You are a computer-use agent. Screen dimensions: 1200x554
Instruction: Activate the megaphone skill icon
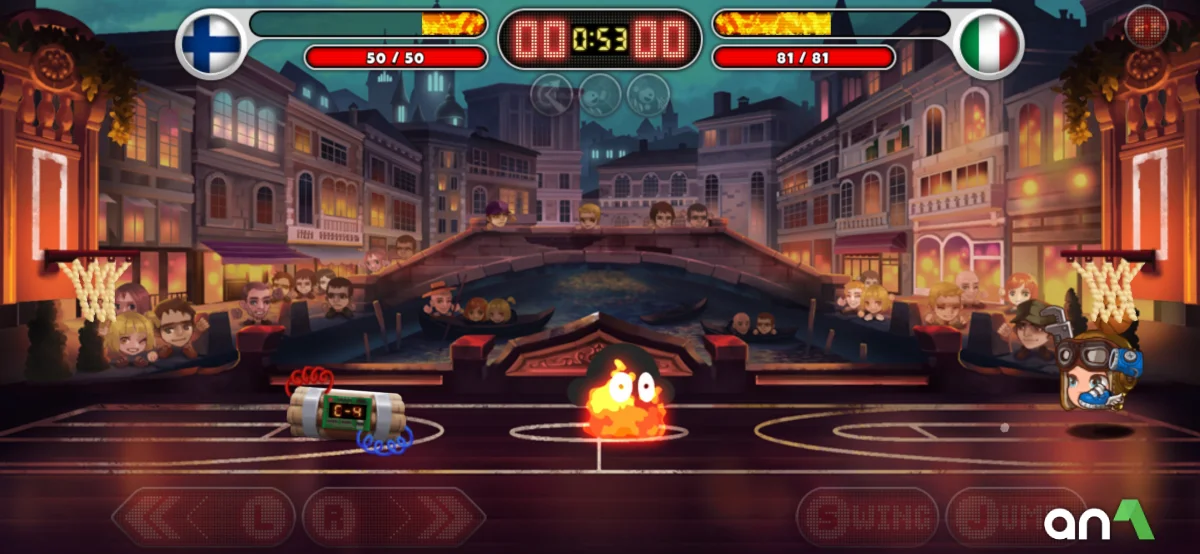552,95
